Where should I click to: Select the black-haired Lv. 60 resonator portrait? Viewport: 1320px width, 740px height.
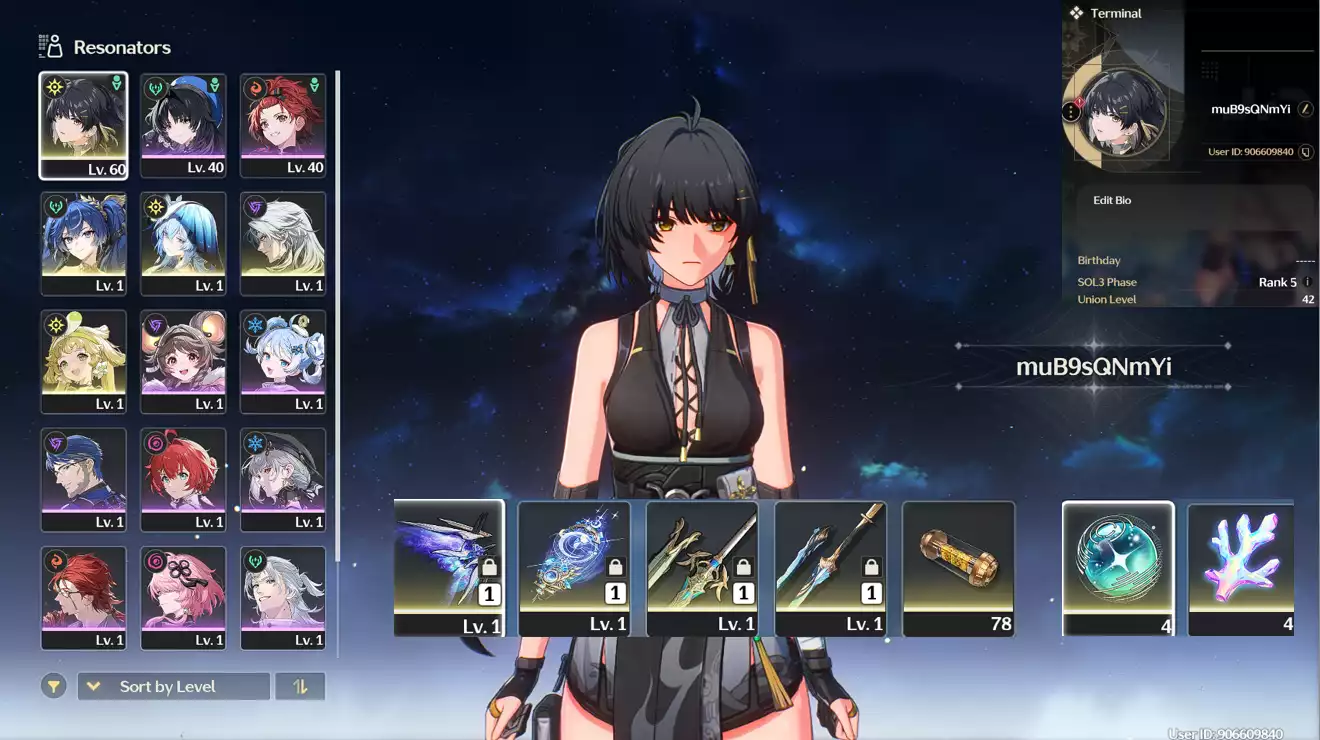[84, 125]
